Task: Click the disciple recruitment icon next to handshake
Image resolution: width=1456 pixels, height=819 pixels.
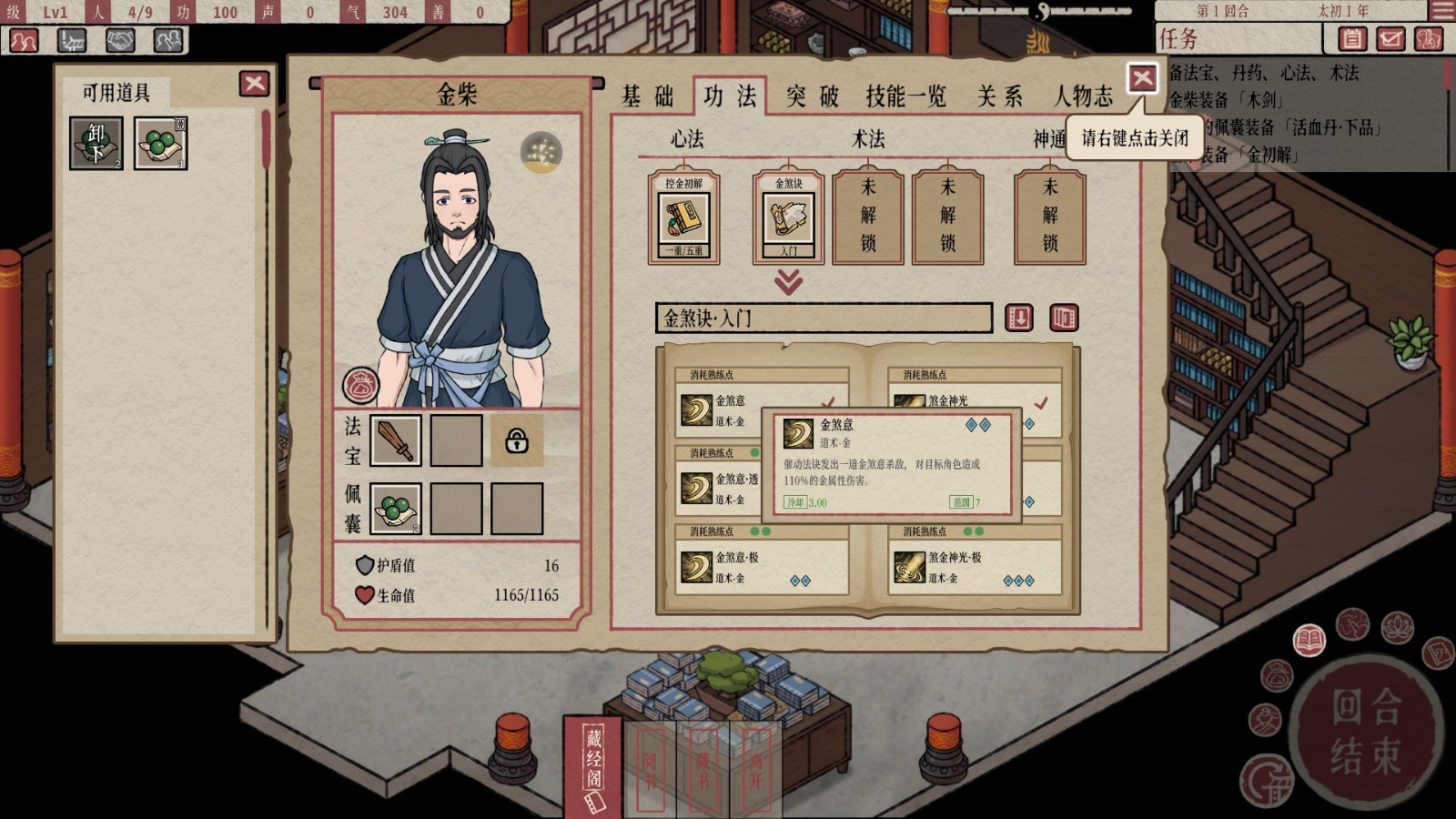Action: (167, 40)
